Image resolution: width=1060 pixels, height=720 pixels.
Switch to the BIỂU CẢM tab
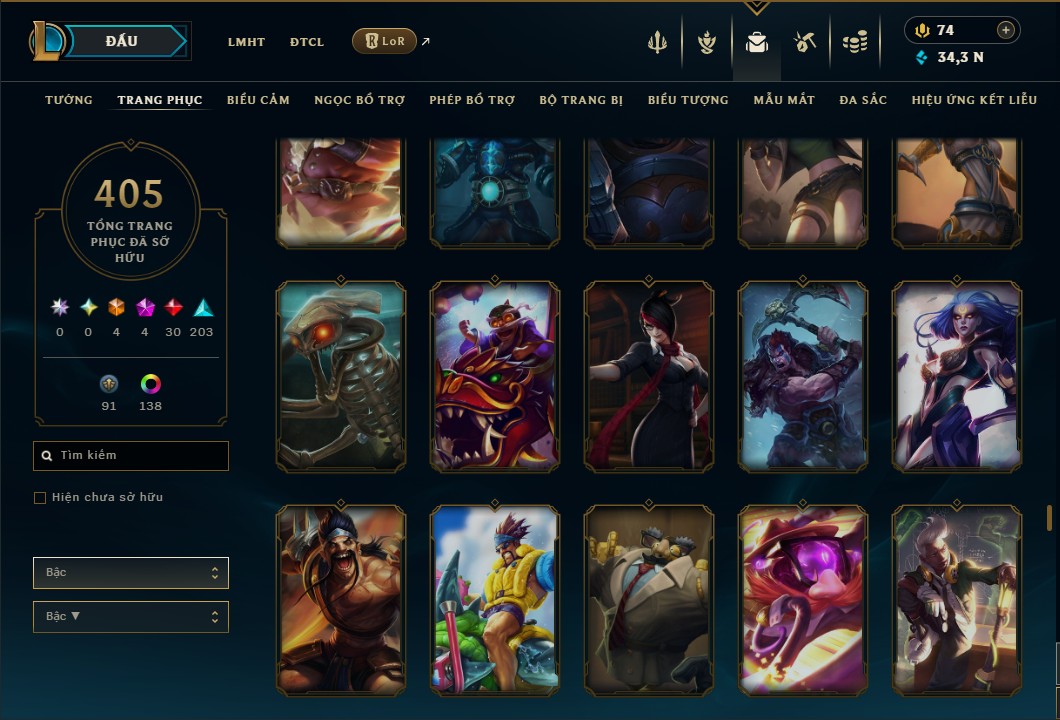click(x=258, y=100)
